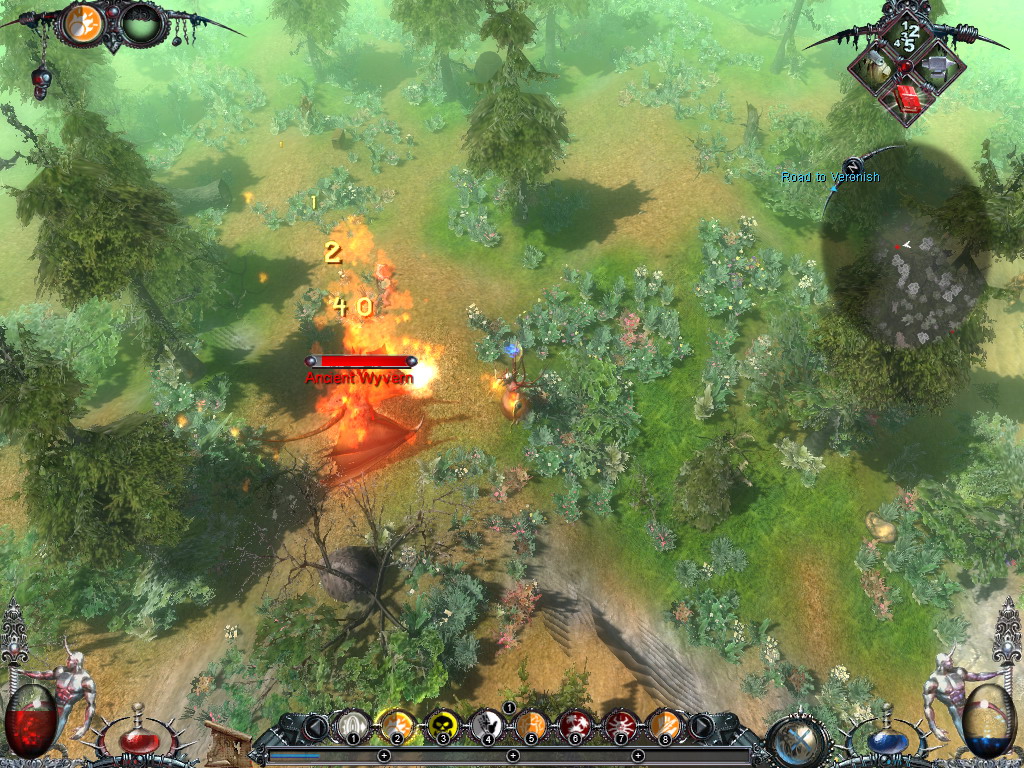The image size is (1024, 768).
Task: Use the yellow skull skill in slot 3
Action: tap(441, 724)
